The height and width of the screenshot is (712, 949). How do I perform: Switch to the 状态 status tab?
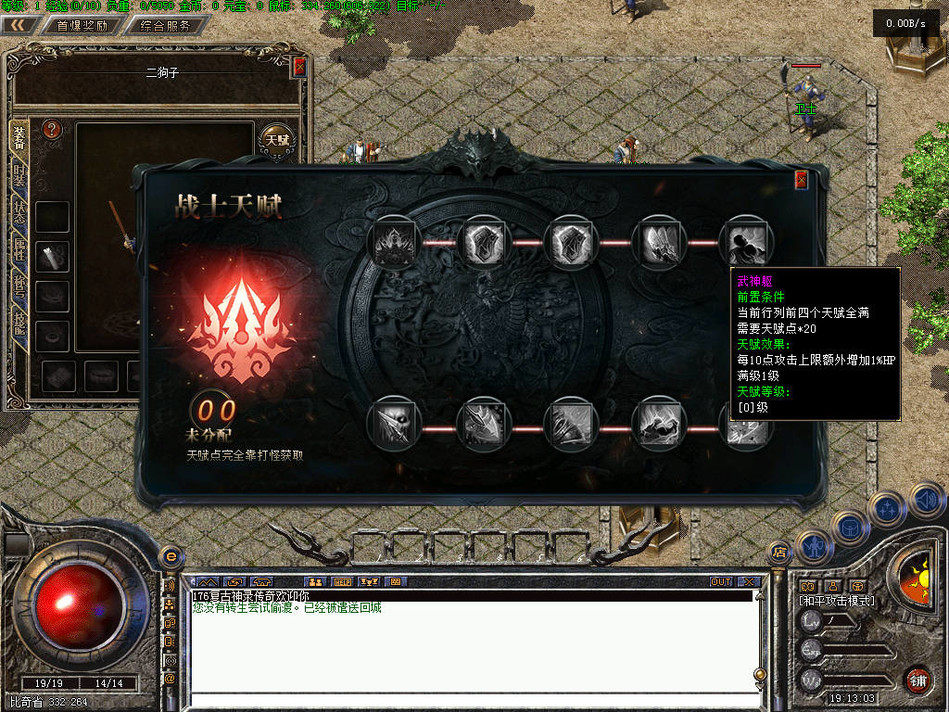coord(19,213)
